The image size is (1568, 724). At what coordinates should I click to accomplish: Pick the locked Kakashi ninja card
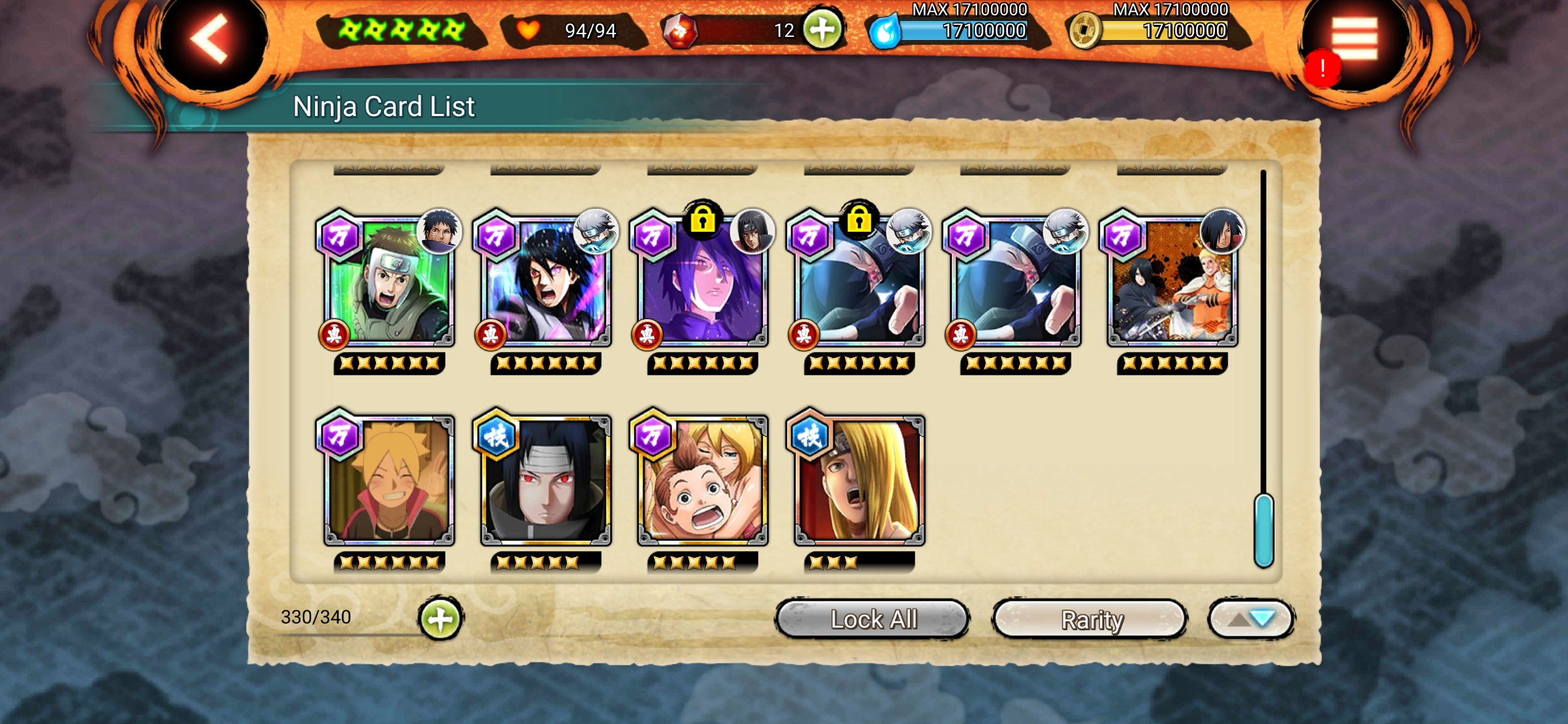tap(859, 282)
